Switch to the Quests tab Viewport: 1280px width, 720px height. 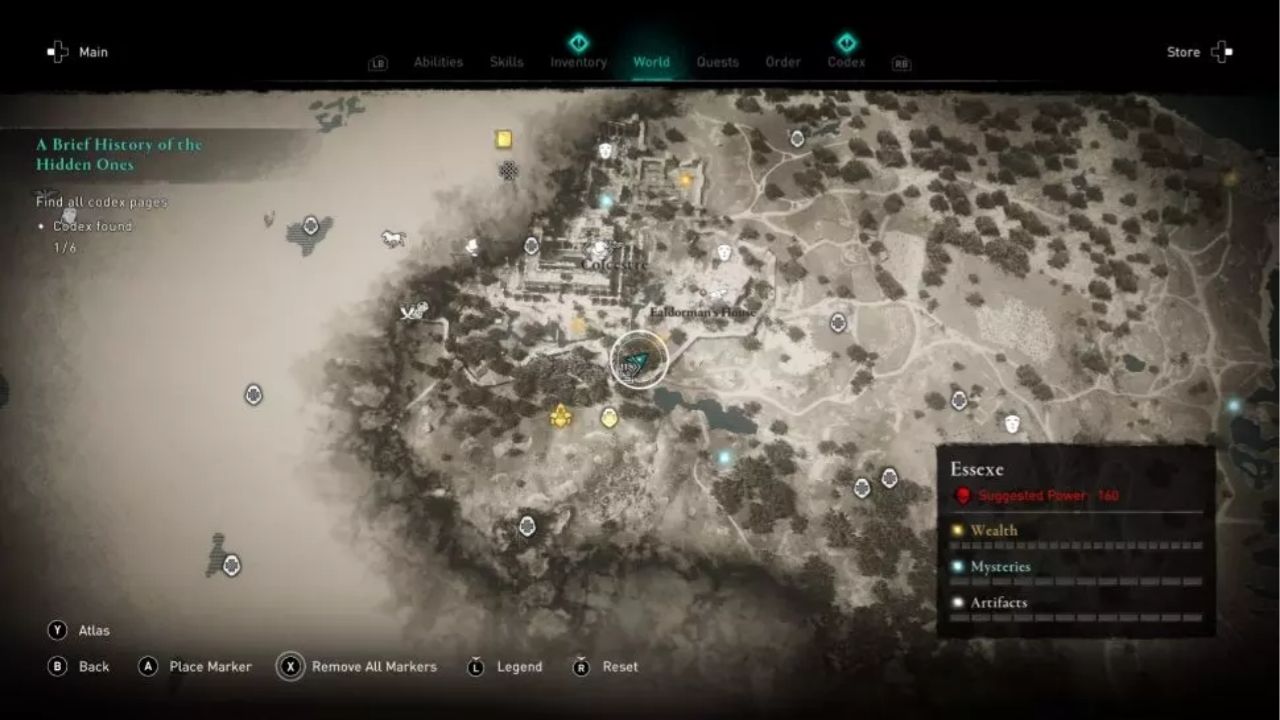(x=718, y=61)
